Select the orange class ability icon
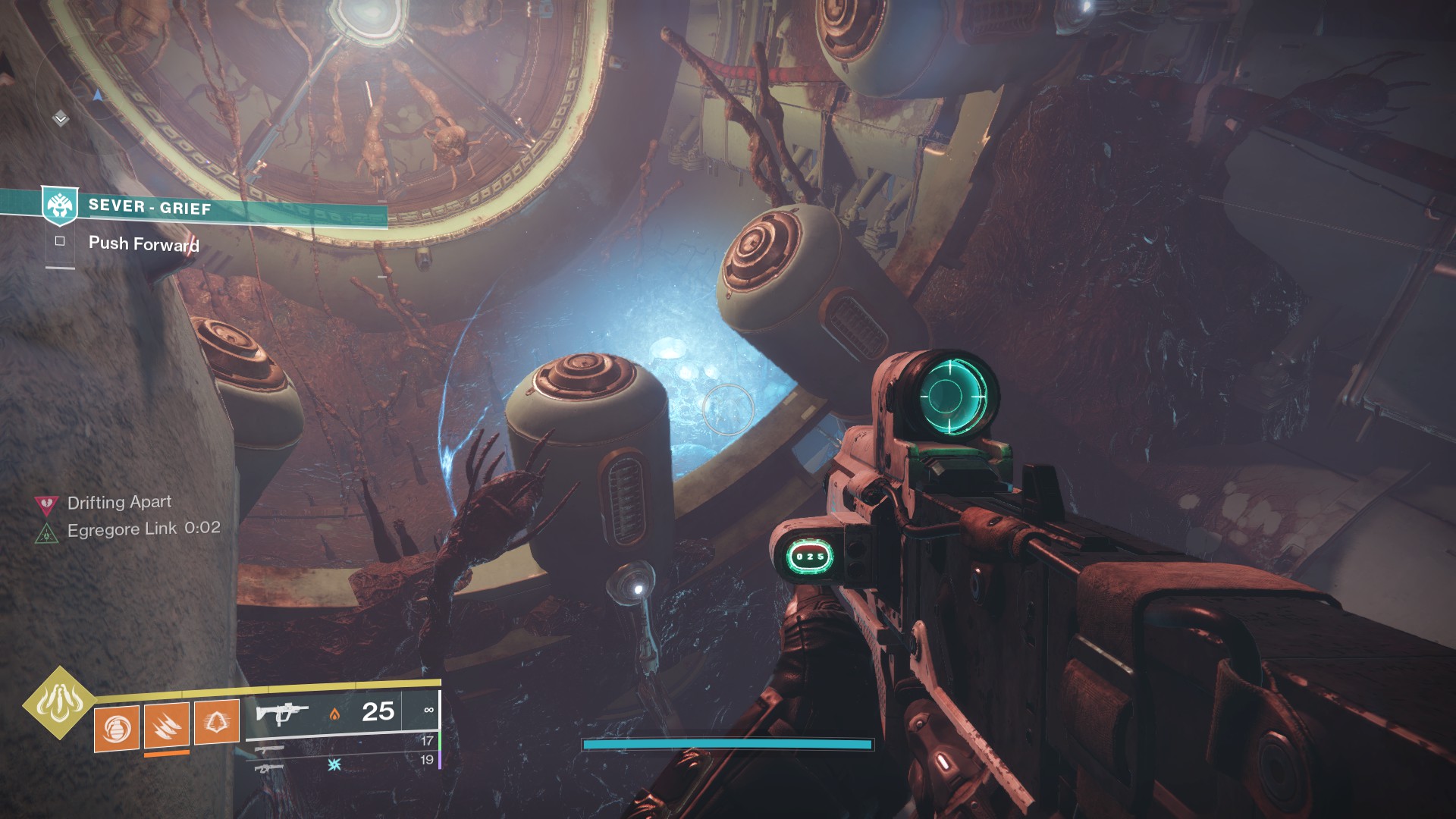Image resolution: width=1456 pixels, height=819 pixels. coord(217,722)
